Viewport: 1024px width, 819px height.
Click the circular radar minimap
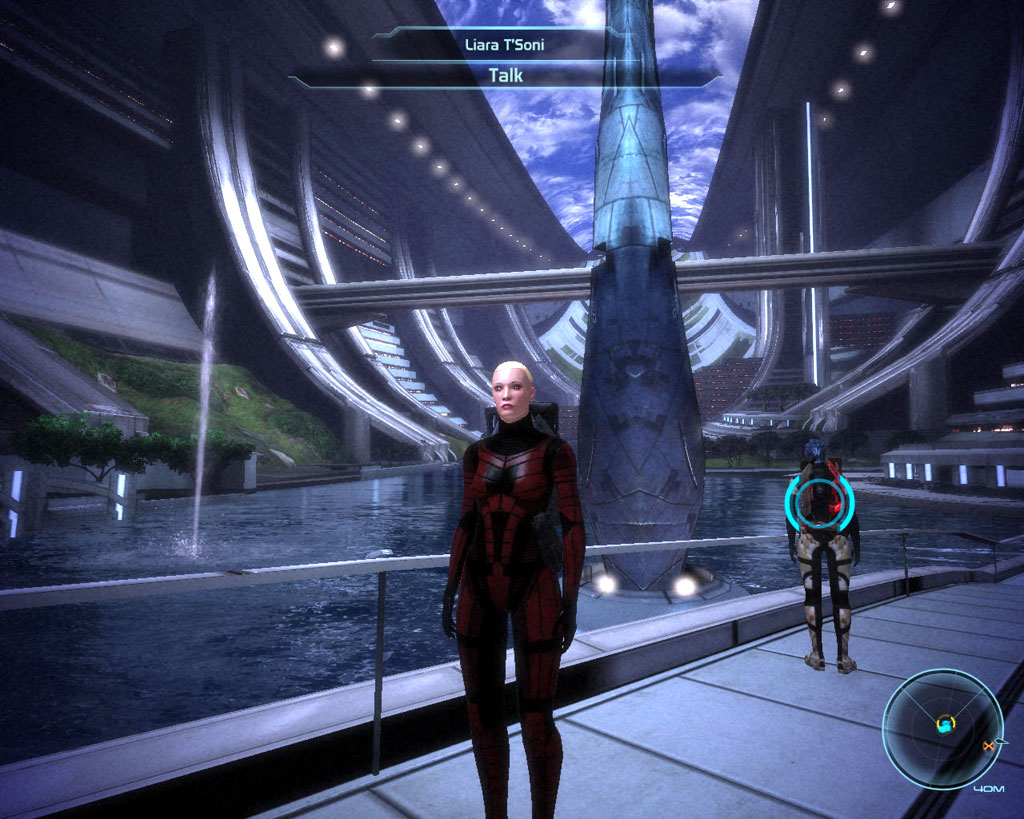click(942, 728)
